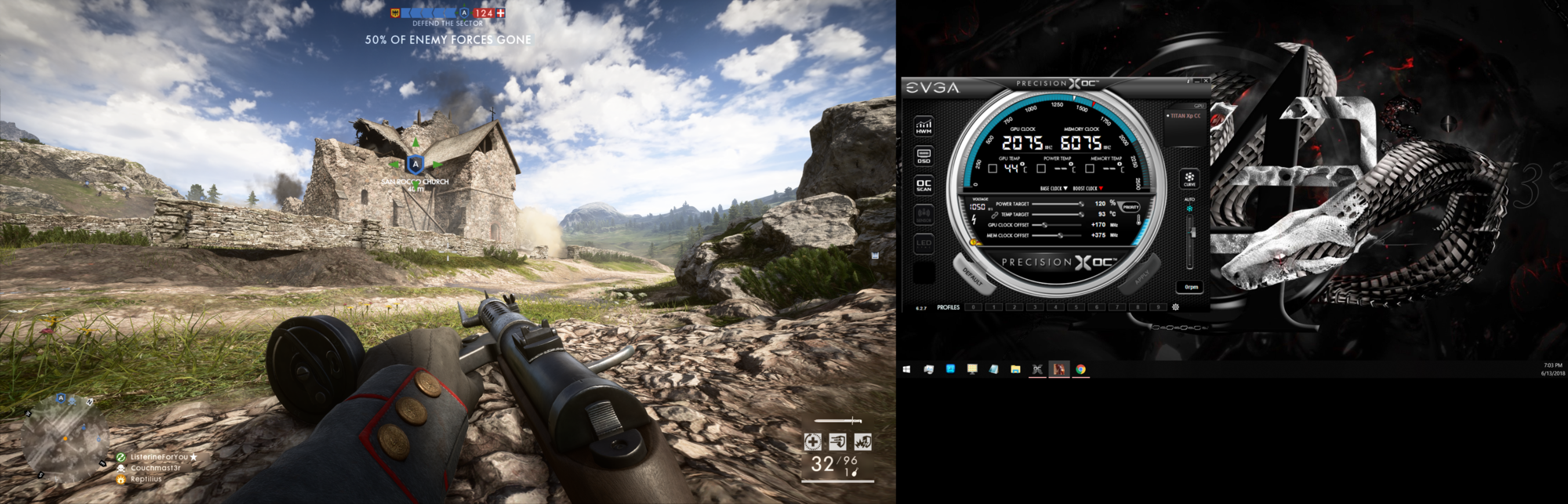1568x504 pixels.
Task: Select the medical cross gadget icon
Action: point(813,442)
